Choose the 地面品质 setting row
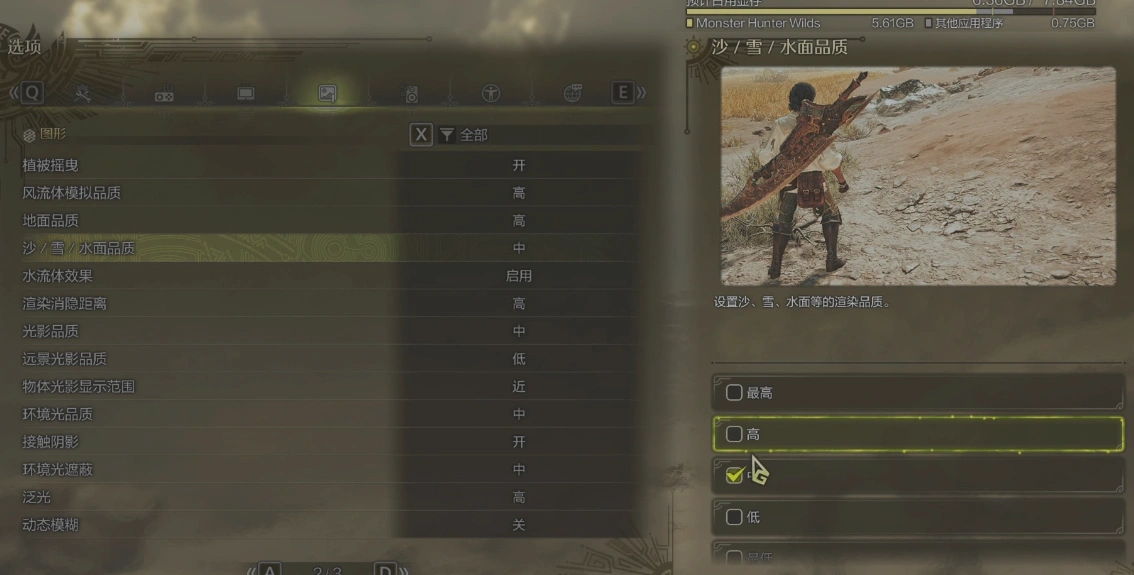1134x575 pixels. pos(328,221)
